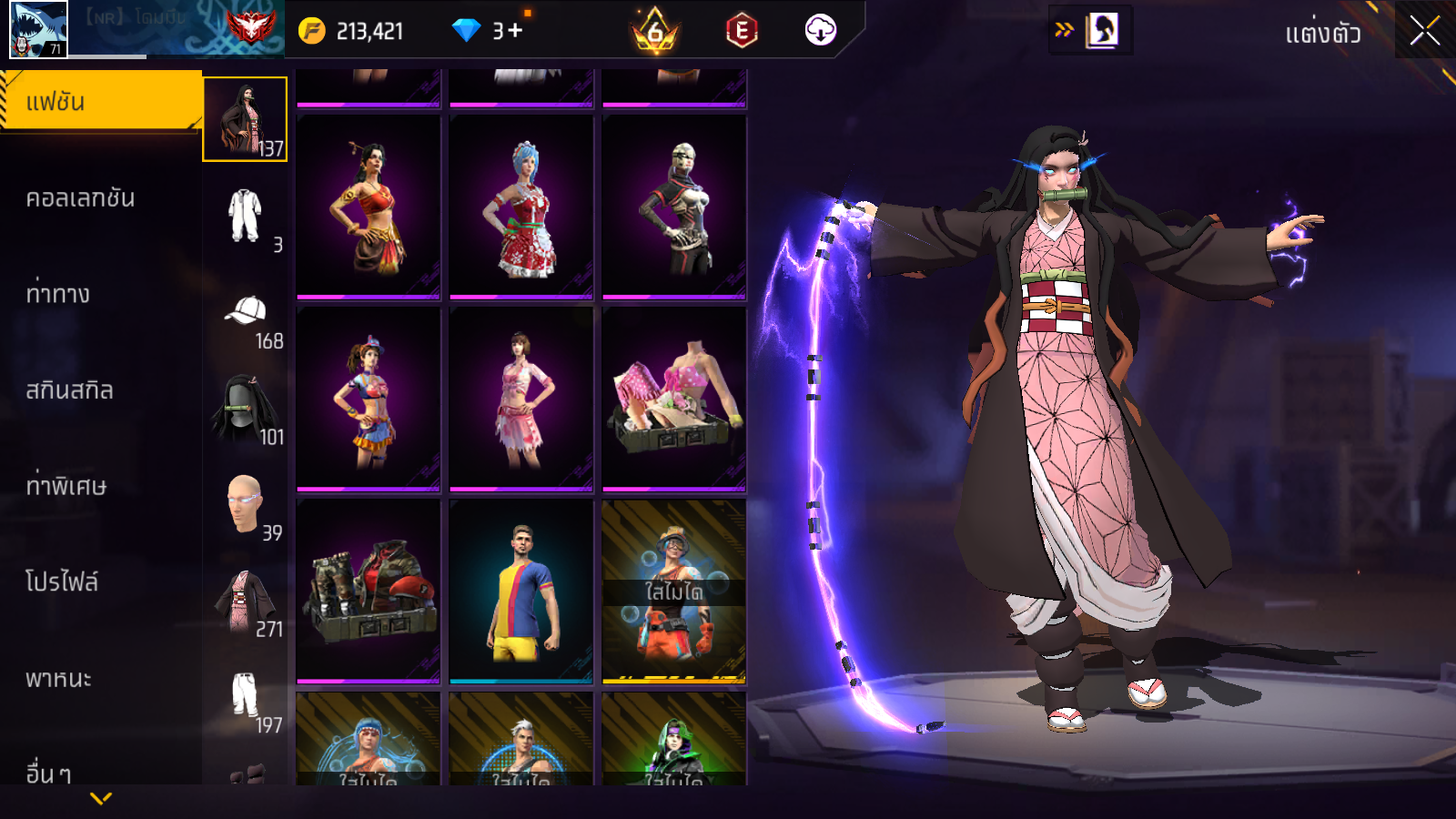Open the white pants category

click(245, 696)
